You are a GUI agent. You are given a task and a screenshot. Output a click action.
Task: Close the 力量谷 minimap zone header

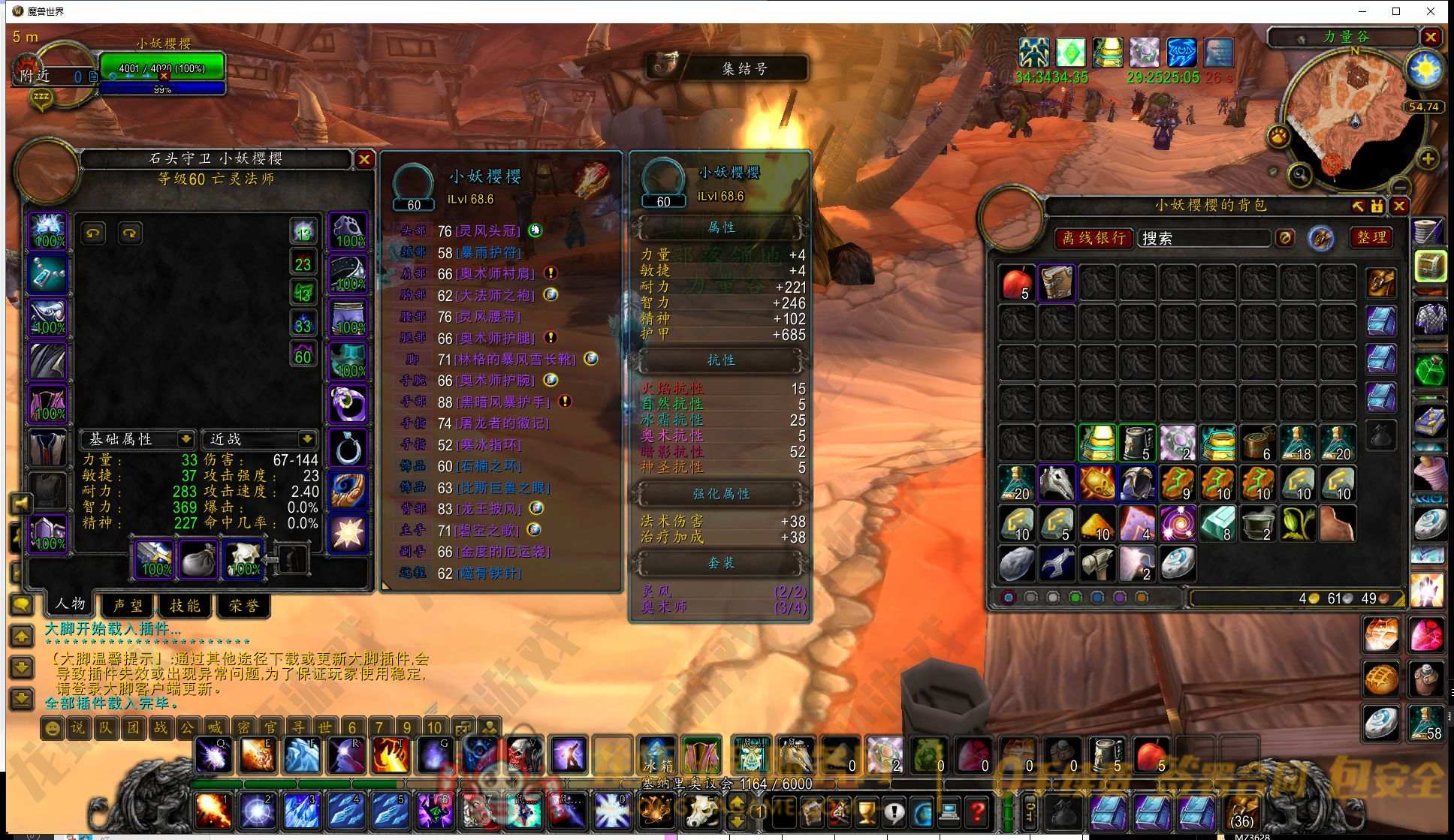tap(1431, 37)
